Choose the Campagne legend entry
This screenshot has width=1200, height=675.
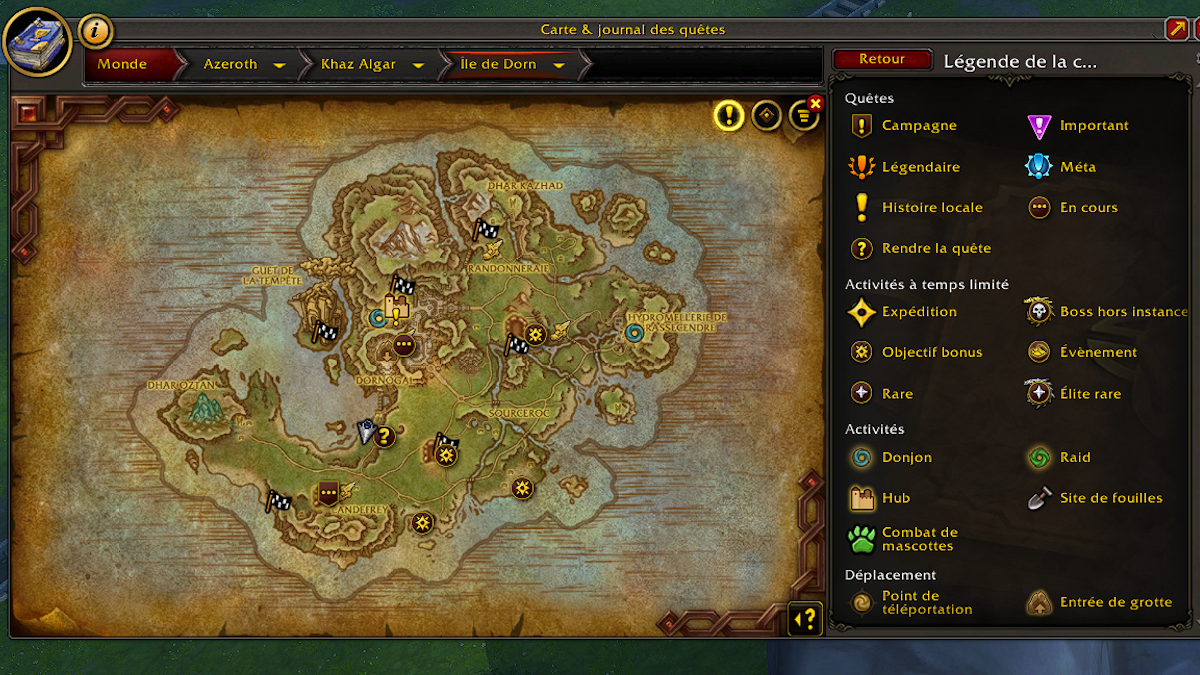(x=918, y=126)
